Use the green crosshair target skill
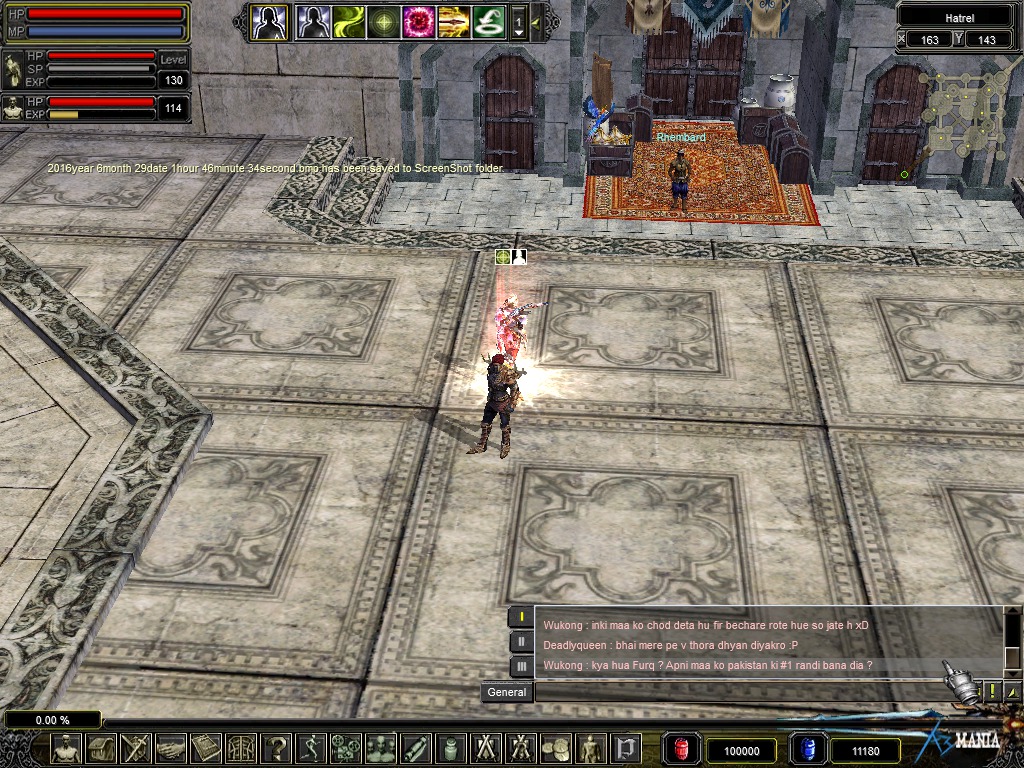 (x=383, y=21)
